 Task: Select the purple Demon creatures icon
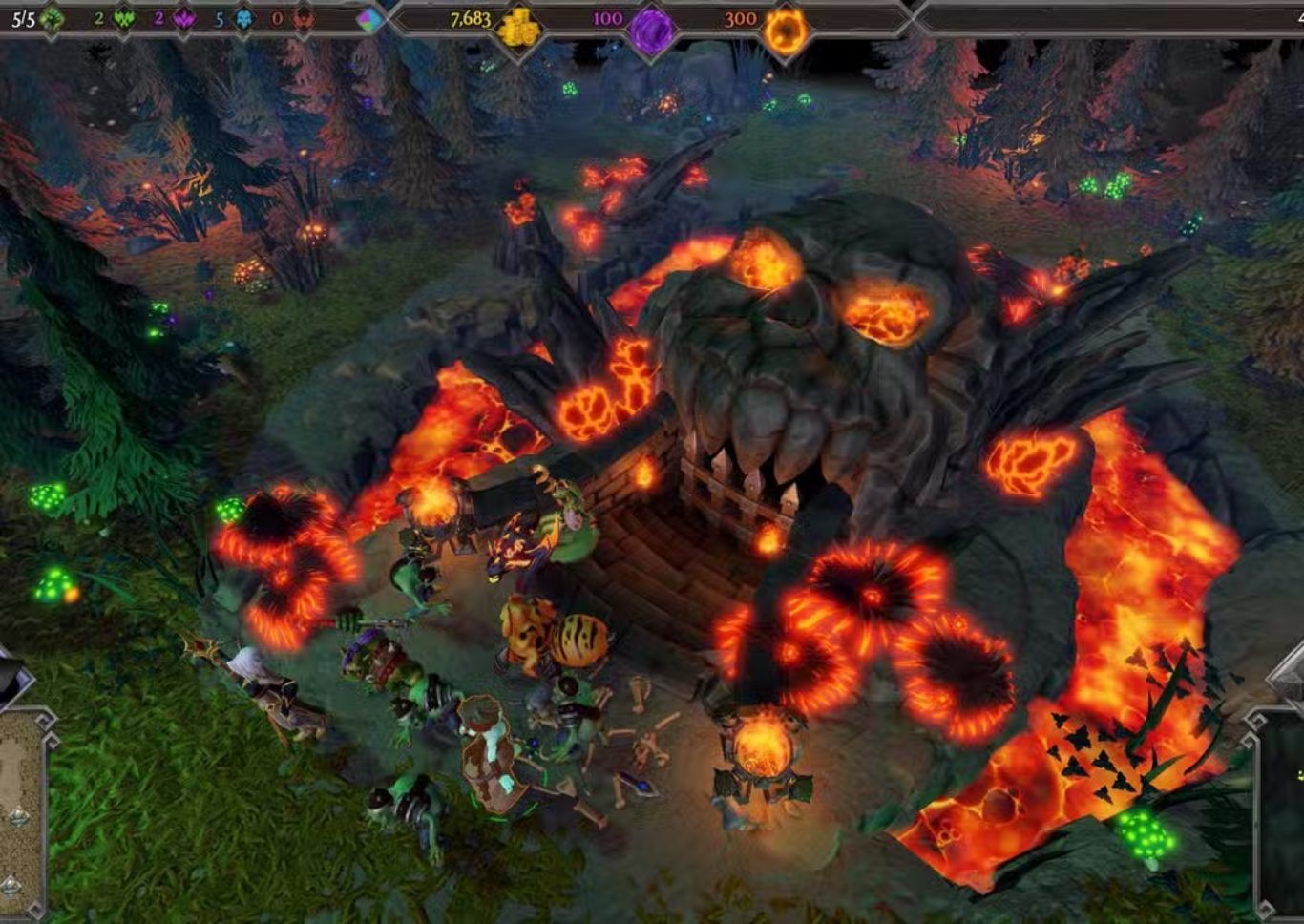click(184, 19)
